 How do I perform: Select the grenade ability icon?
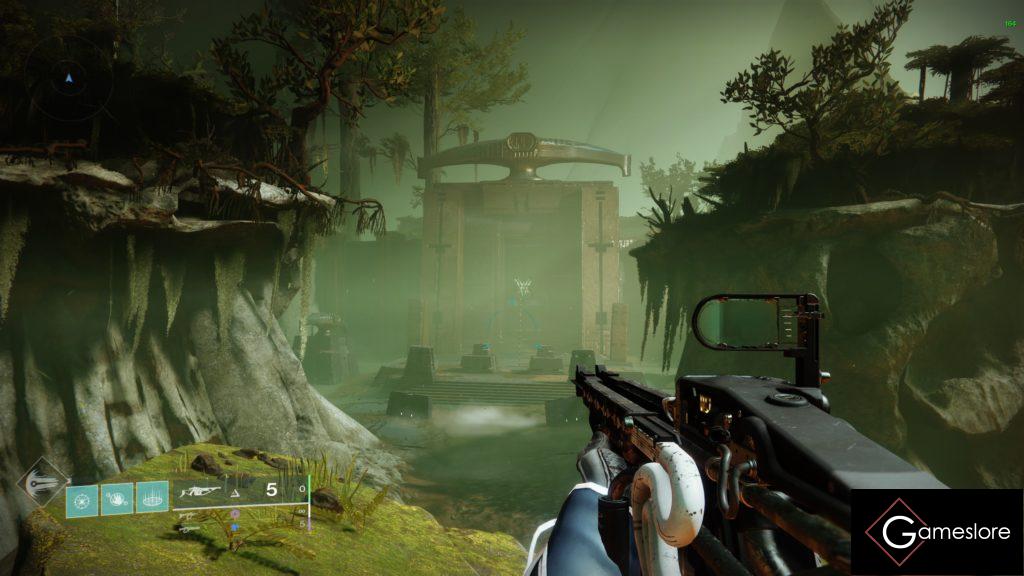click(x=83, y=499)
